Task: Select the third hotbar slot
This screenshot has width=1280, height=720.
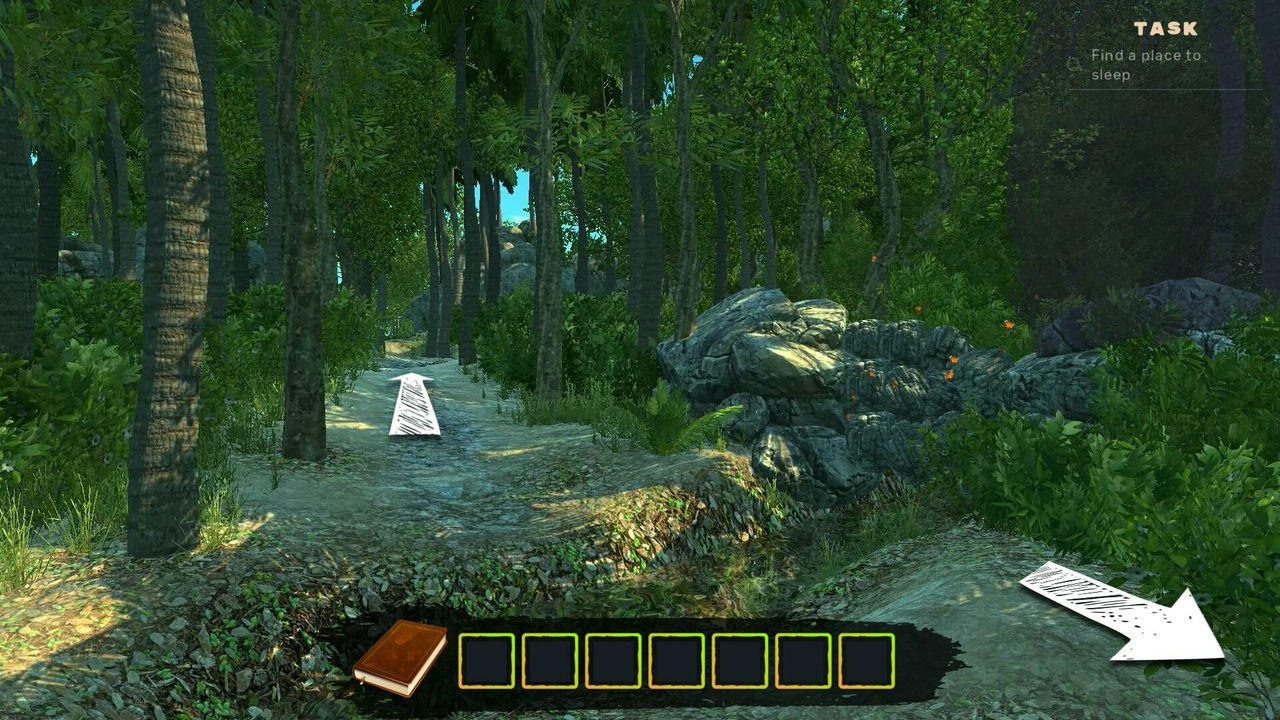Action: click(x=613, y=662)
